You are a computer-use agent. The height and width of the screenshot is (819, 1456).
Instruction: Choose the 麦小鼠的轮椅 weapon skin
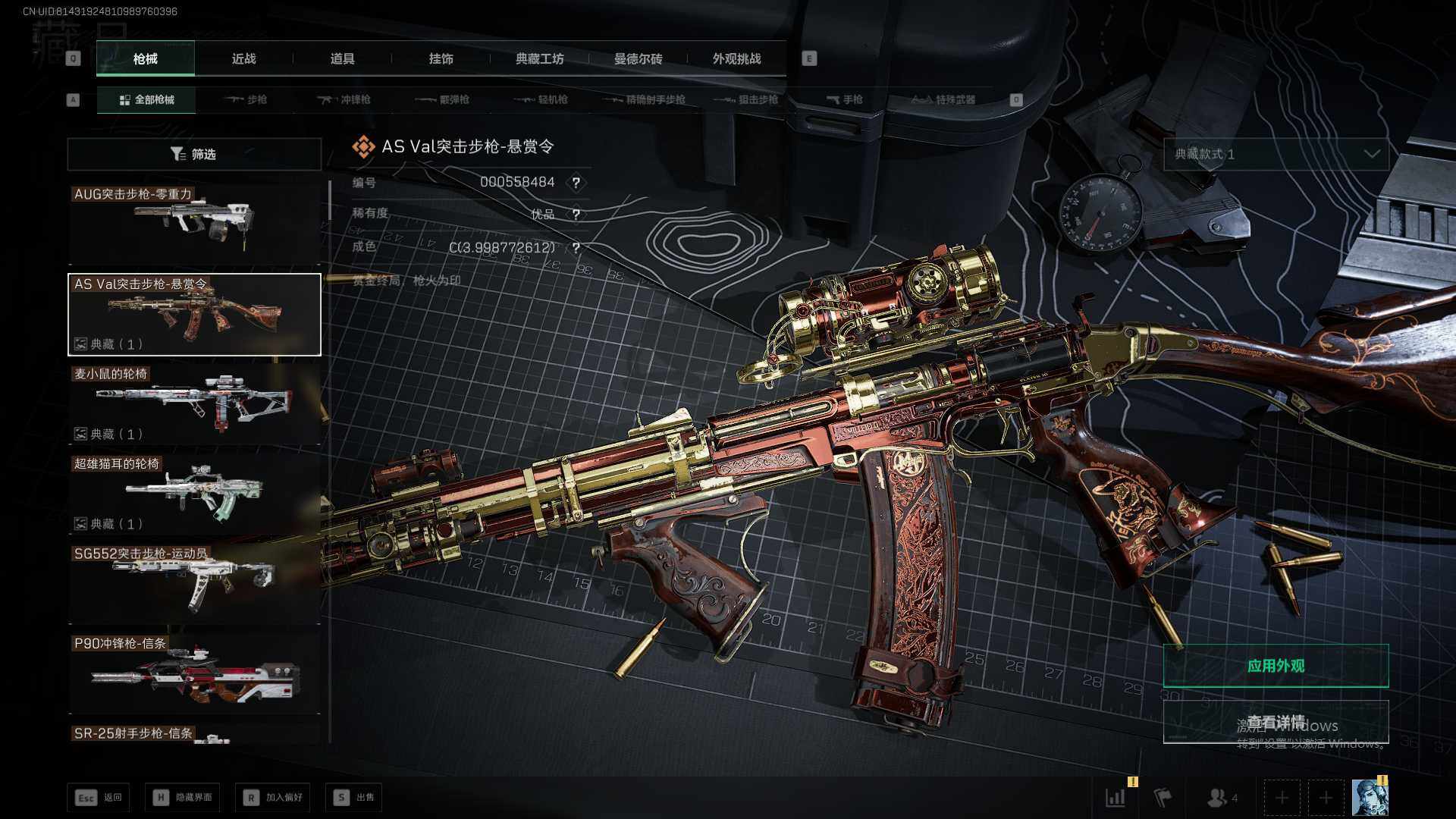[194, 404]
